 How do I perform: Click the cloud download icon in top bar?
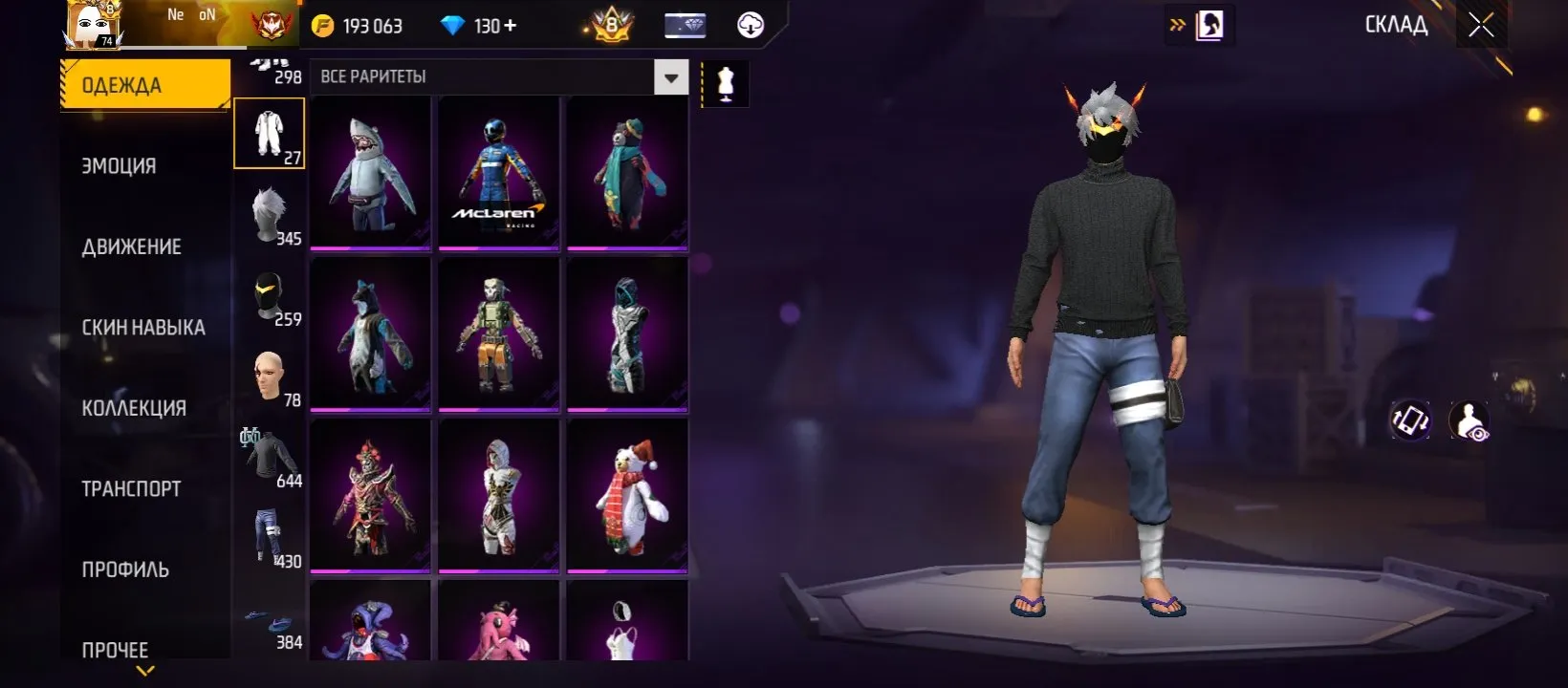coord(749,25)
